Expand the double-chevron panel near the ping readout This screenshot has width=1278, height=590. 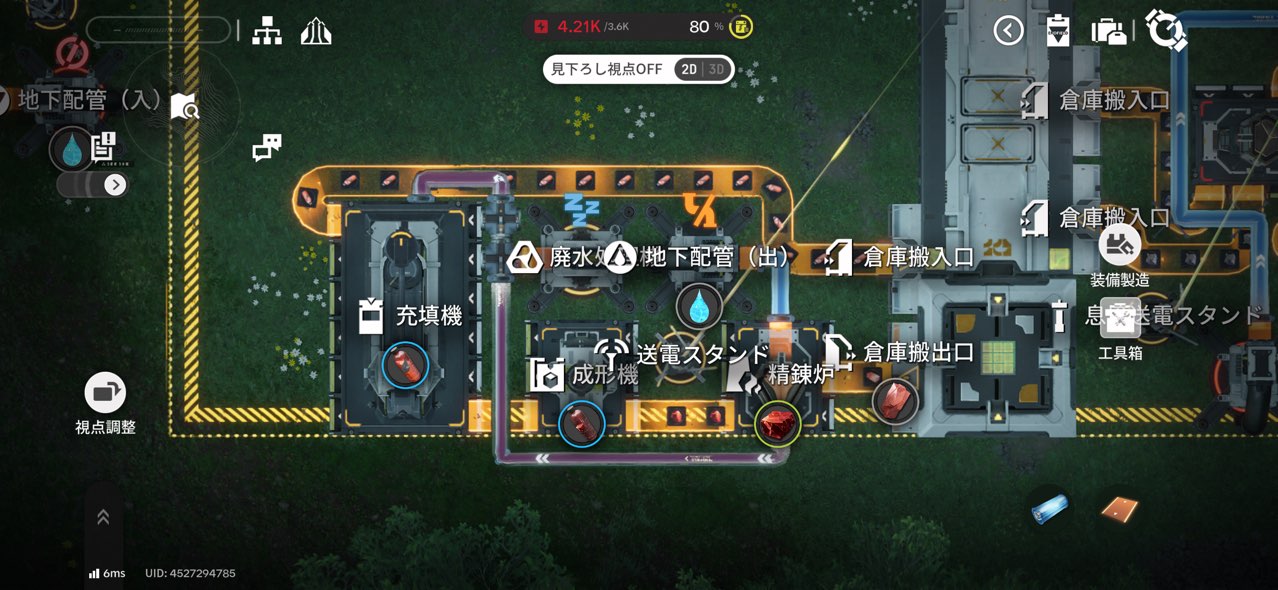[103, 517]
